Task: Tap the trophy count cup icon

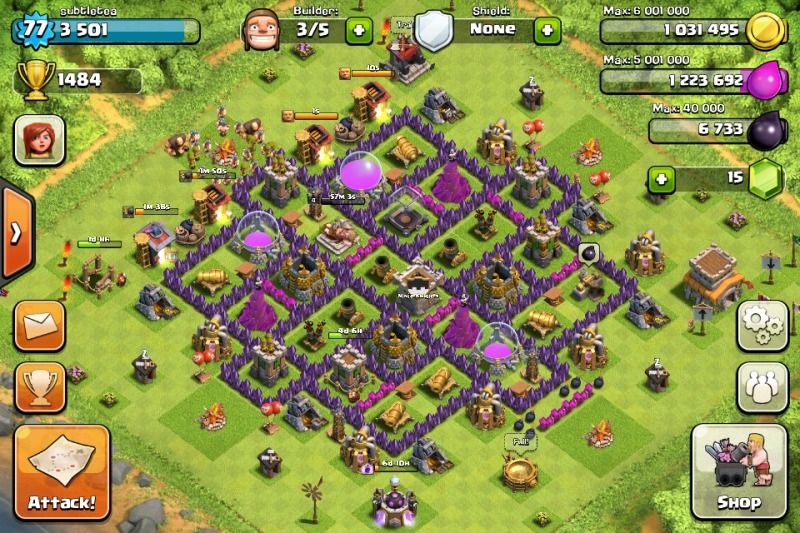Action: (33, 80)
